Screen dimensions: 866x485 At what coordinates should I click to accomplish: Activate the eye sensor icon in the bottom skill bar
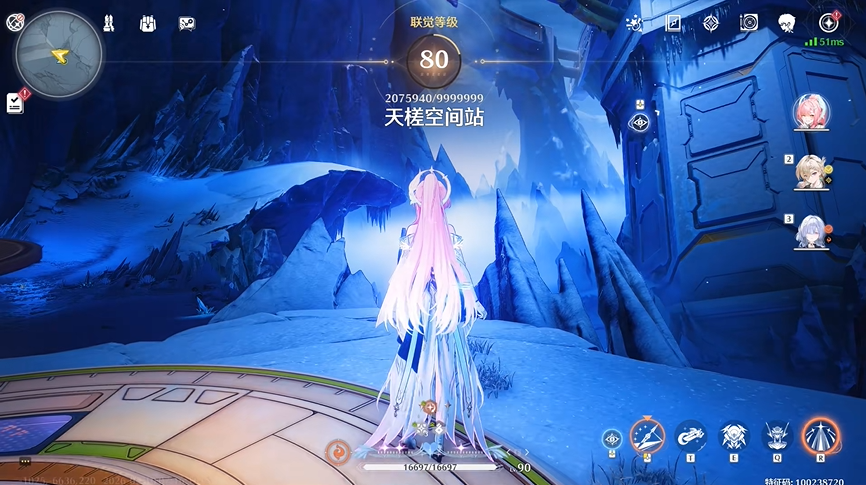tap(612, 438)
